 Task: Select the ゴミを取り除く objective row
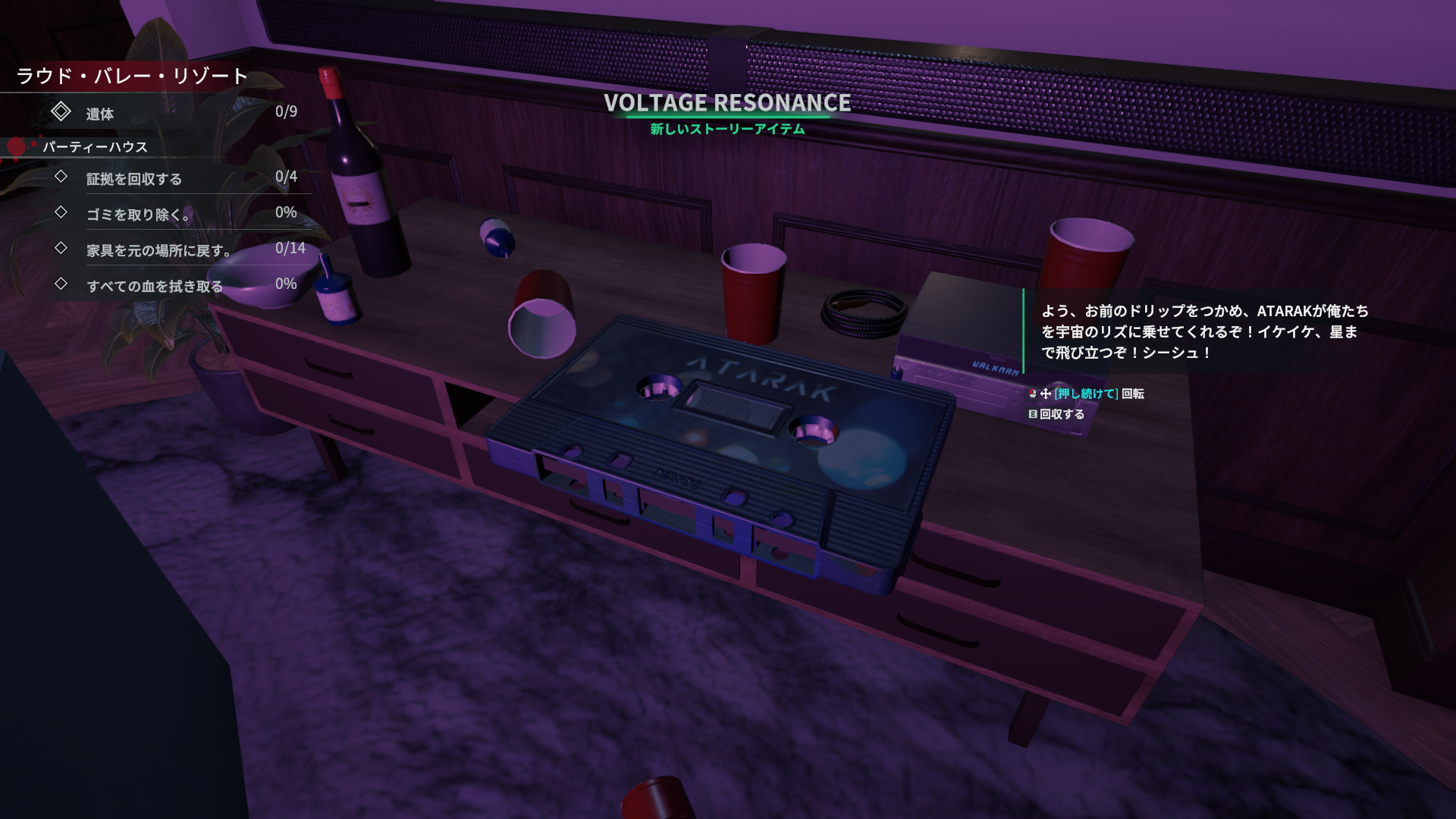pyautogui.click(x=137, y=215)
